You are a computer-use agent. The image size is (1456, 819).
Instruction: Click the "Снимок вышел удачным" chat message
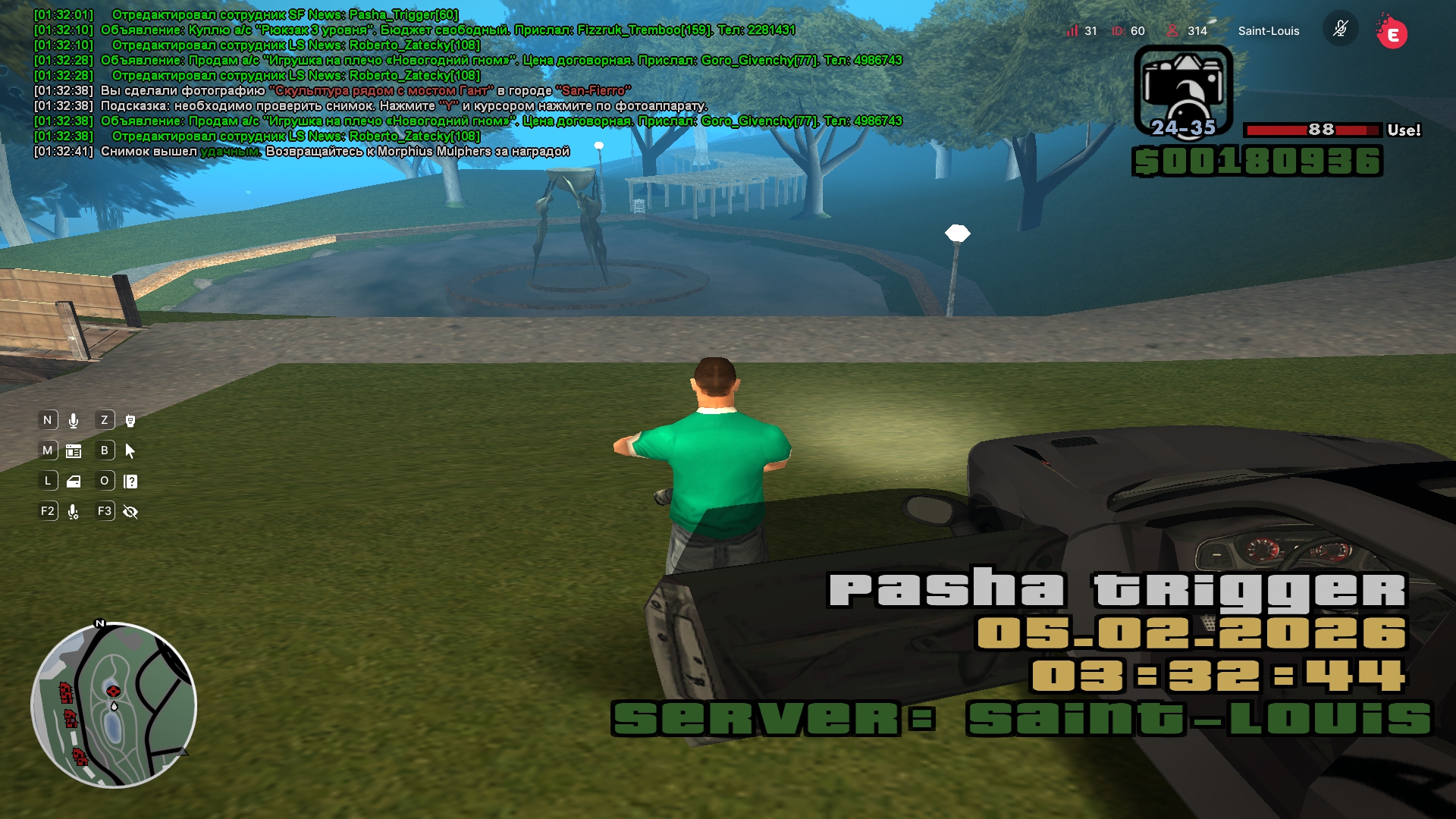pos(334,152)
